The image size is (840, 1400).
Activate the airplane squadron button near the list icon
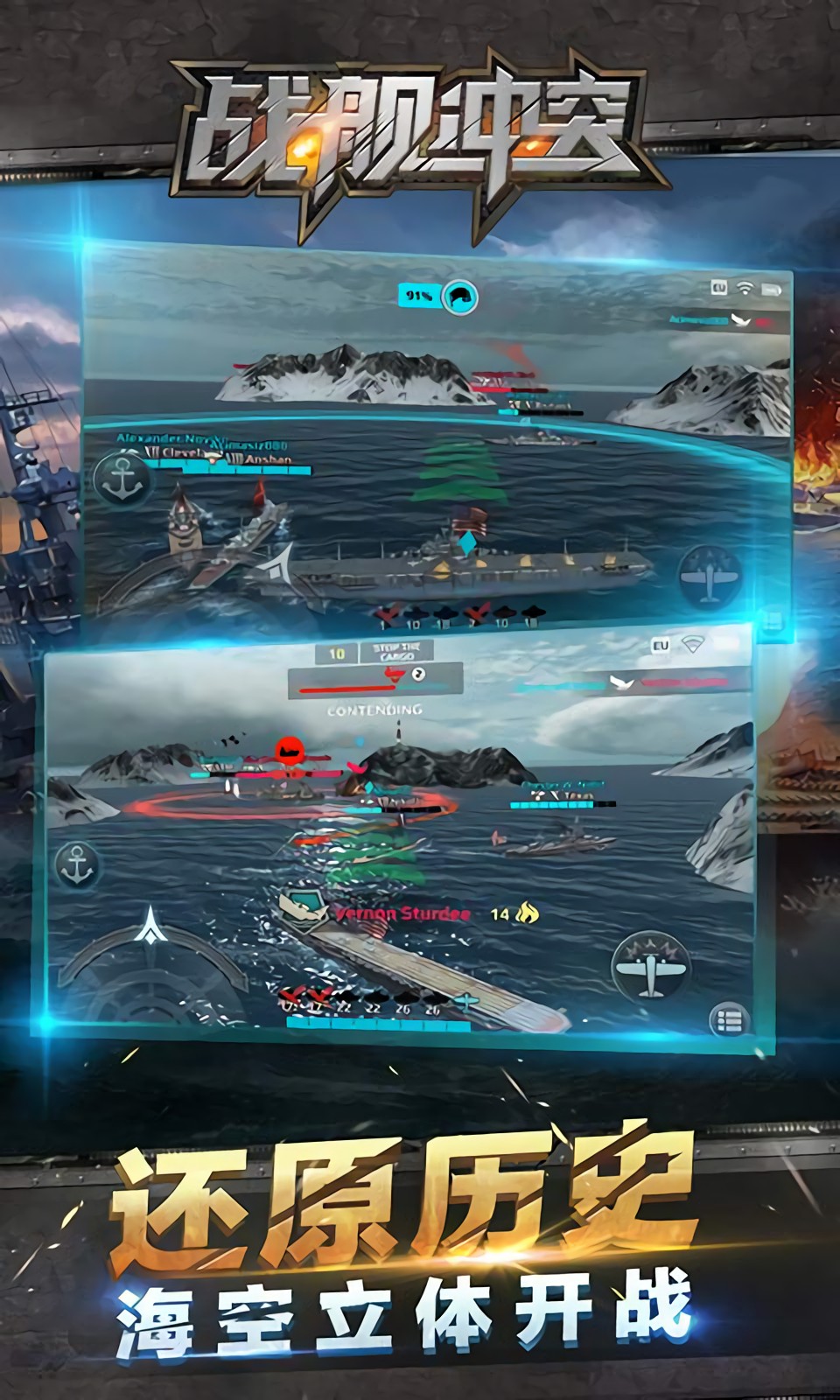click(x=651, y=967)
